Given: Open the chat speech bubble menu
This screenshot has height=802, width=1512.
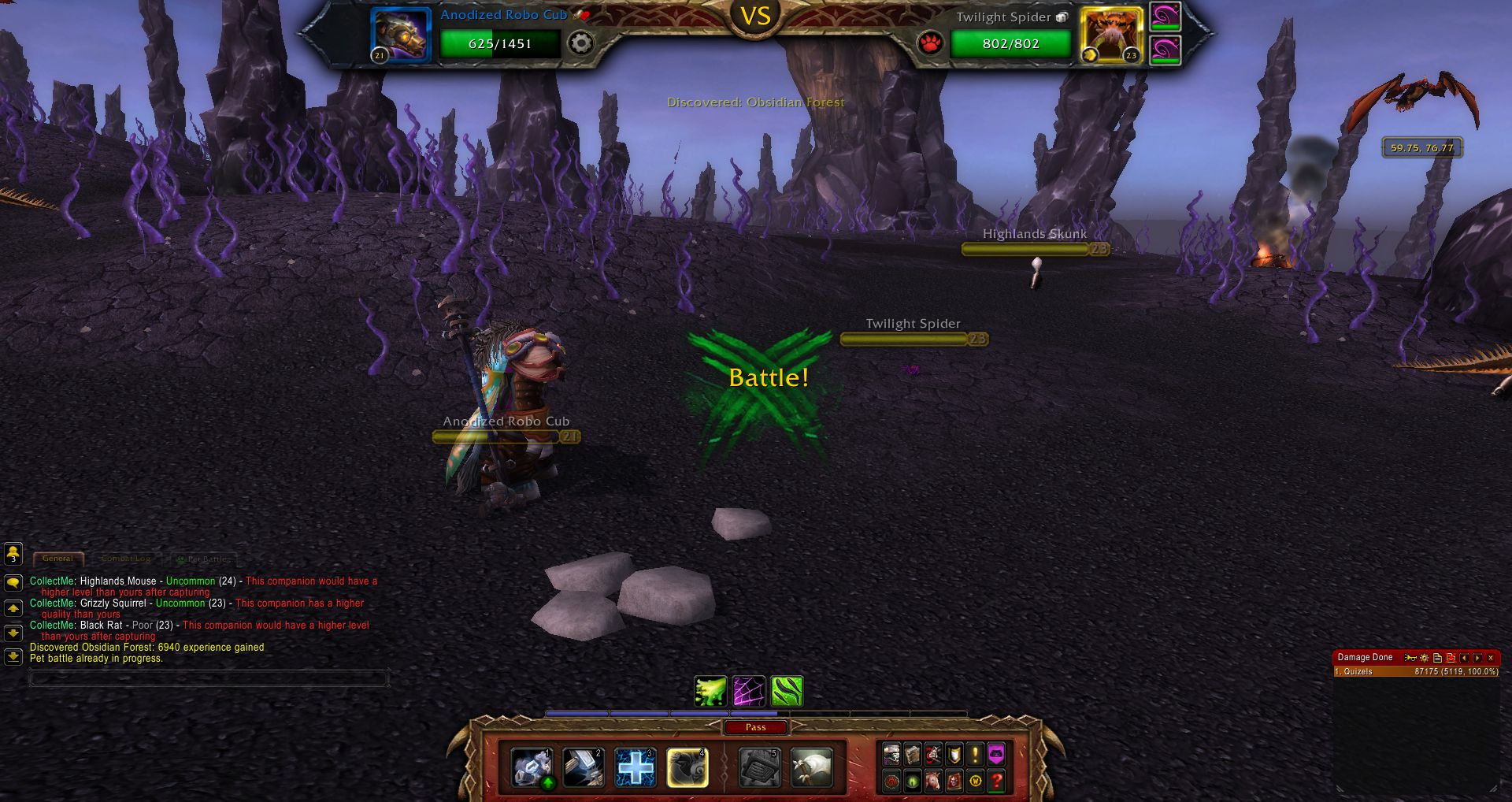Looking at the screenshot, I should [x=13, y=583].
